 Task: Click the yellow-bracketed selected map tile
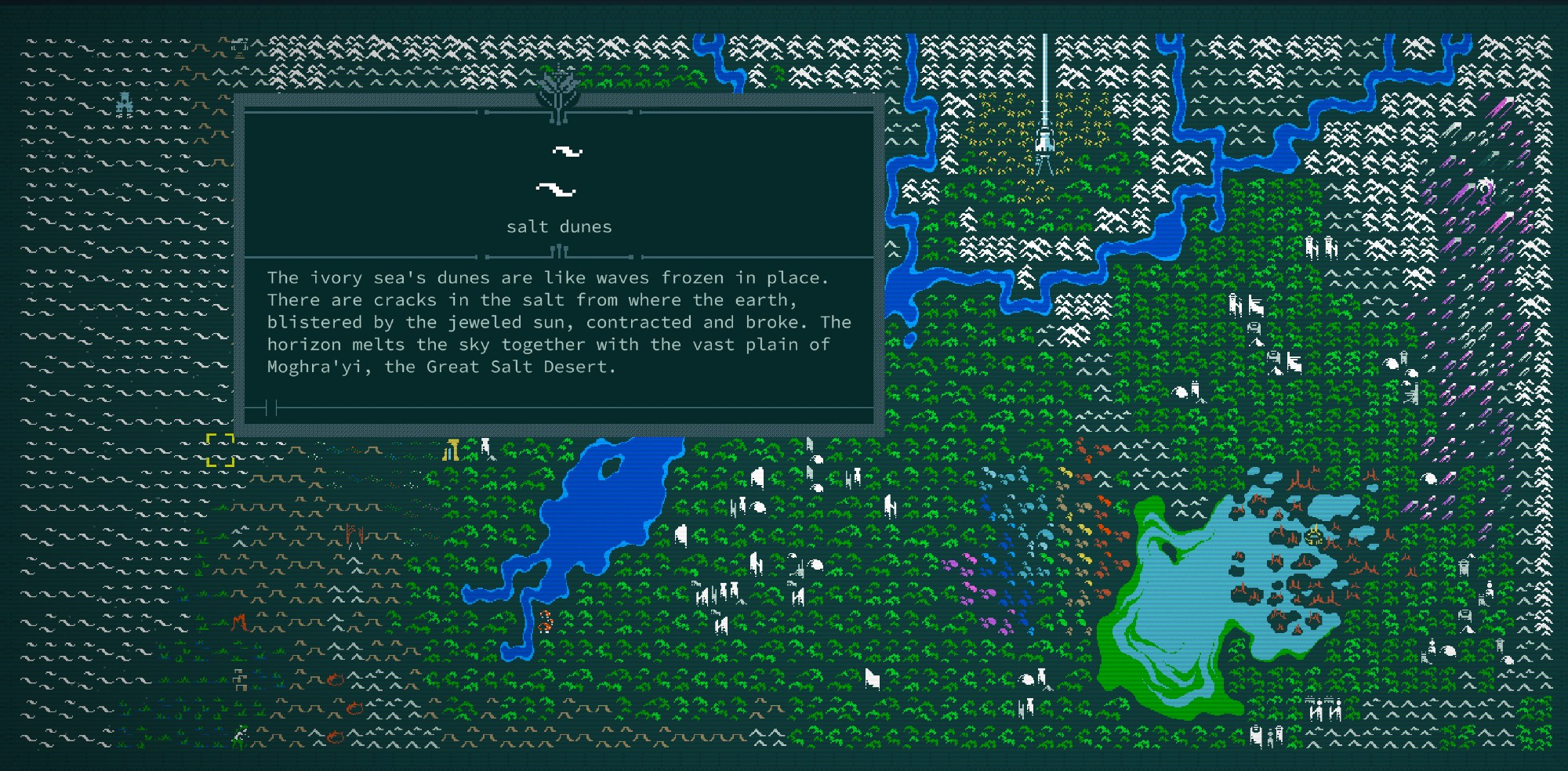[x=220, y=450]
